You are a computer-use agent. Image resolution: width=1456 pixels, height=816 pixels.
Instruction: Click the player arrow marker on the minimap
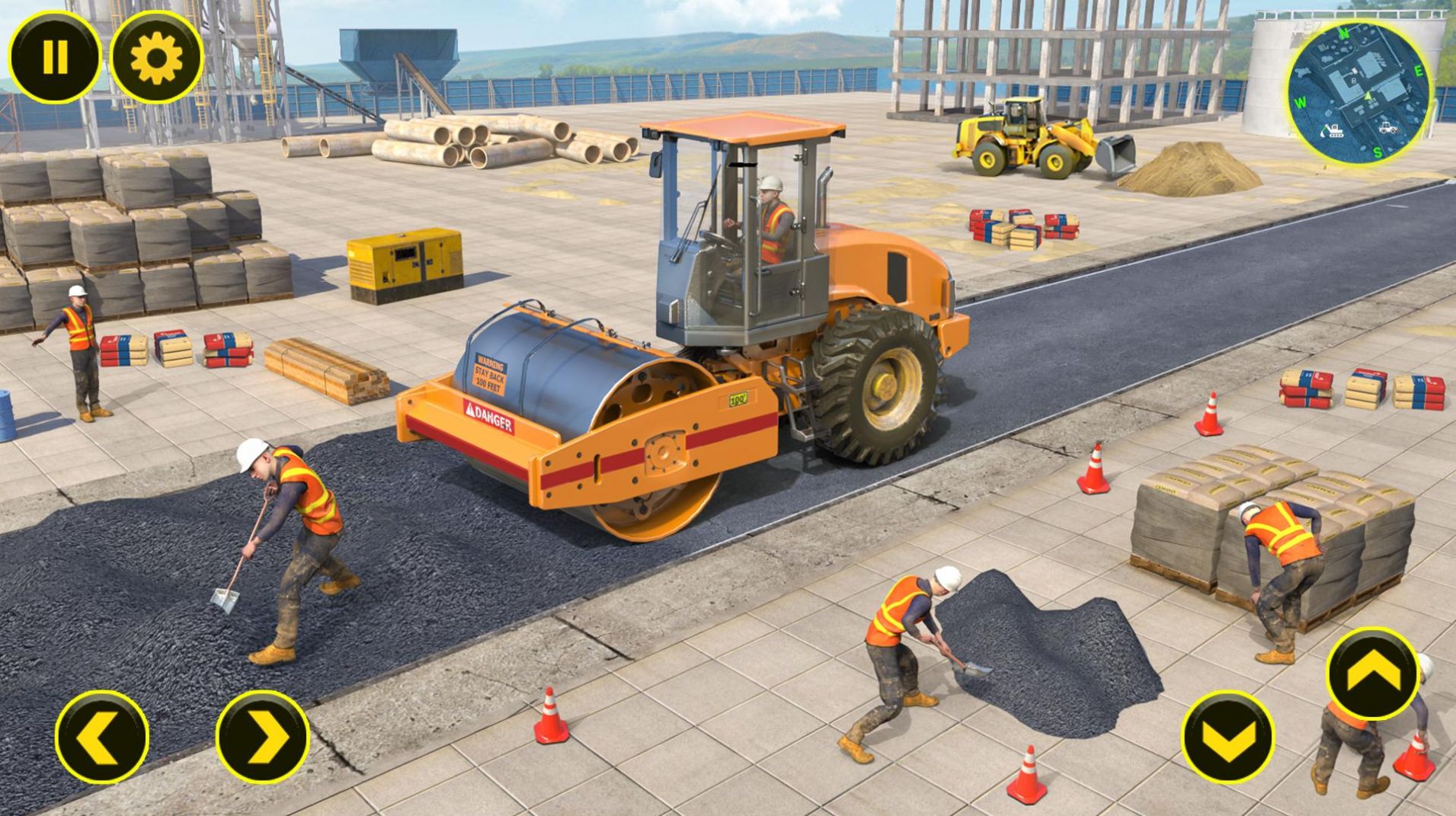(x=1368, y=97)
